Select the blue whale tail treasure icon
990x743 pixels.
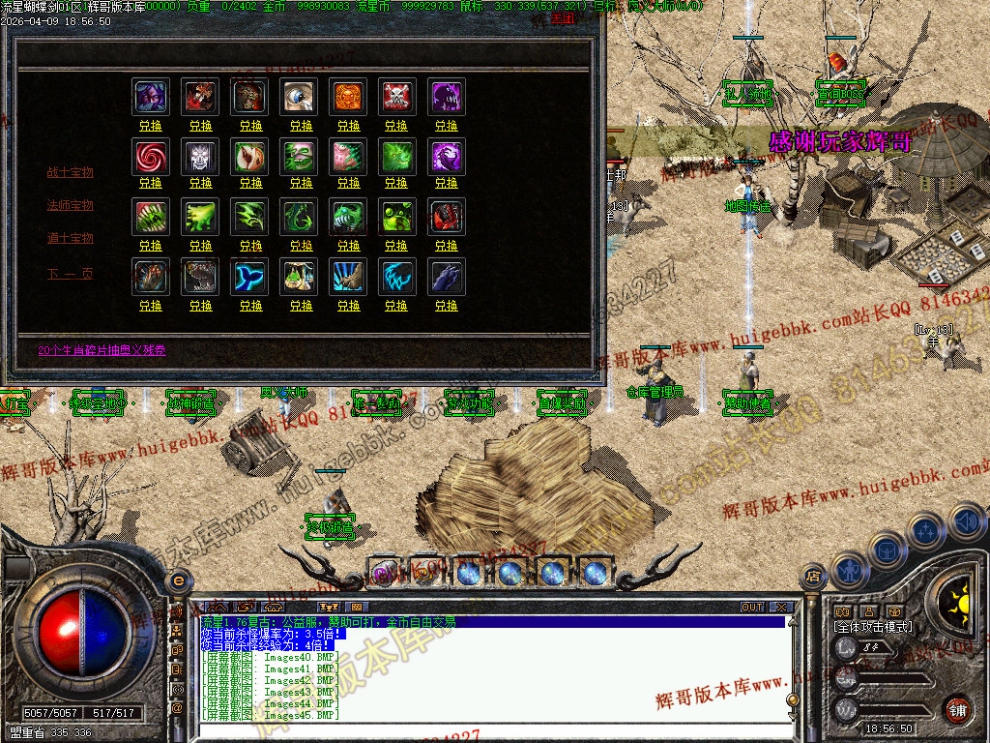point(250,276)
